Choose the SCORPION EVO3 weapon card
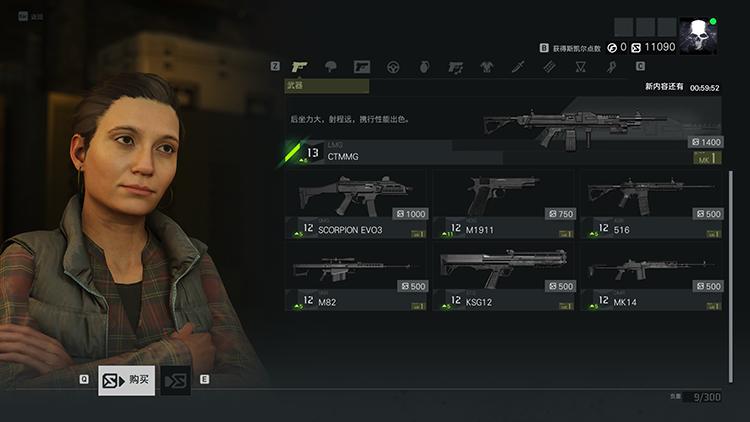750x422 pixels. (356, 204)
